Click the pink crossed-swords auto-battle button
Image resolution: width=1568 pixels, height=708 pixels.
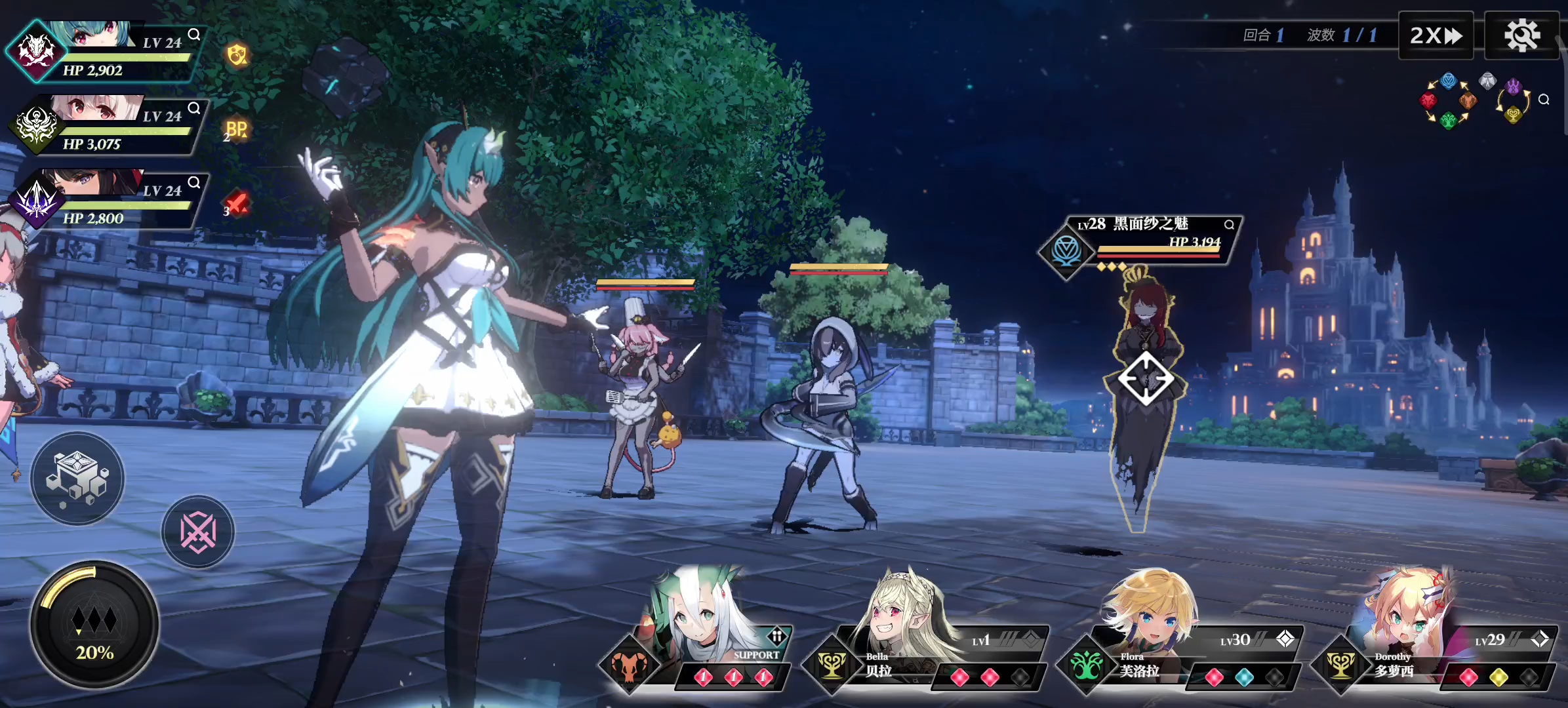pyautogui.click(x=198, y=532)
